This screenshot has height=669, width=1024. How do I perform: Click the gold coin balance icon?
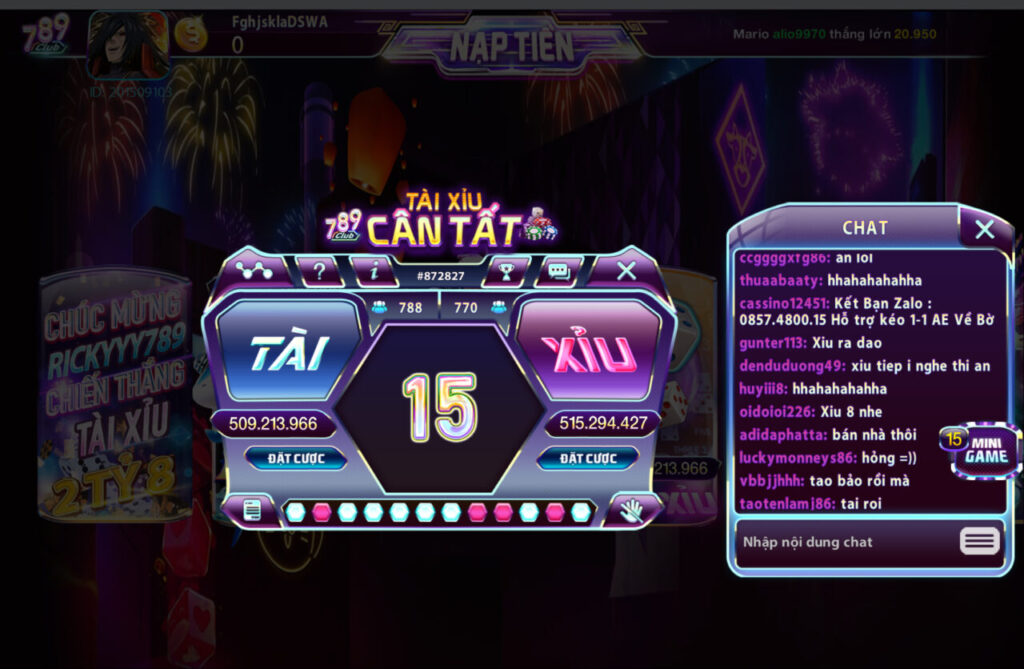pos(192,33)
